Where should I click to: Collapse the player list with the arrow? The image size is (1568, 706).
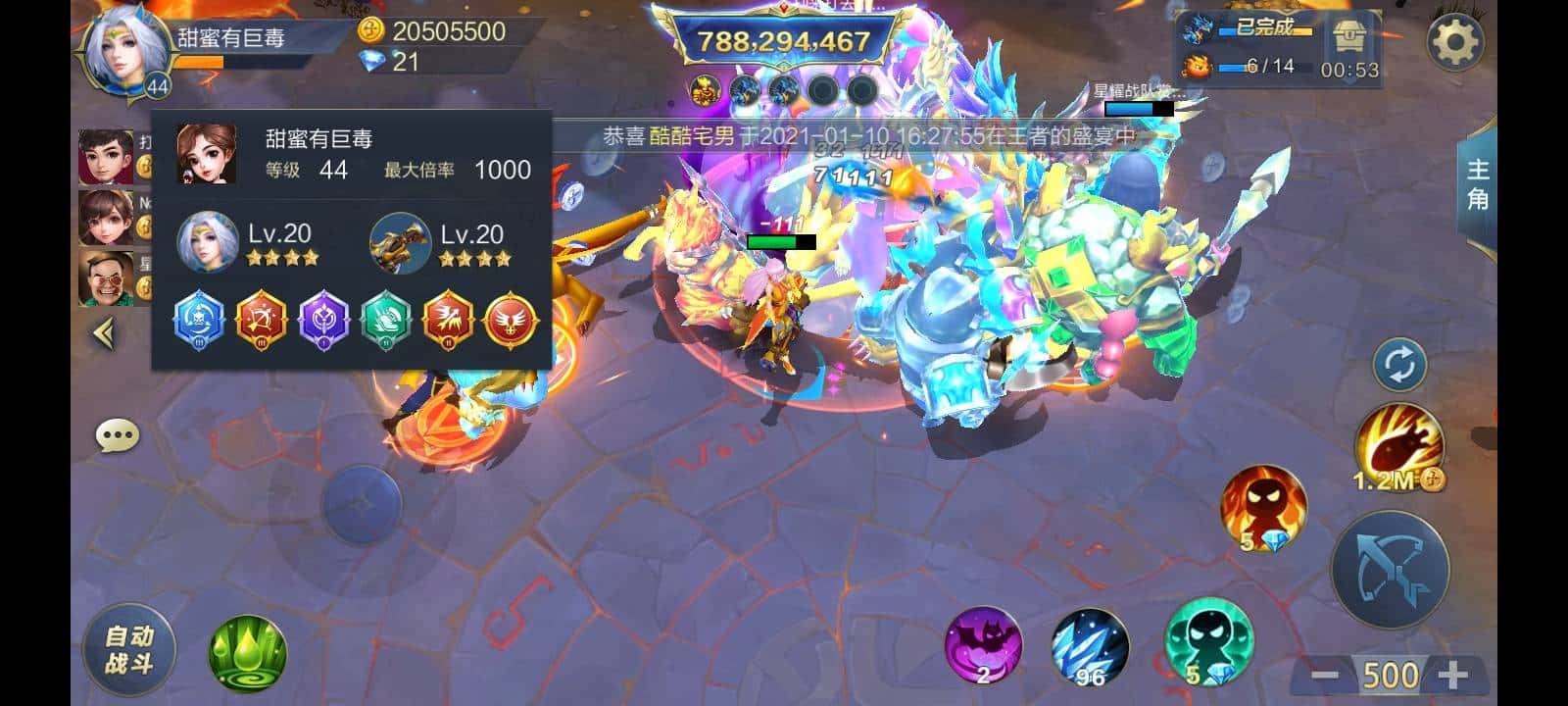click(x=104, y=334)
